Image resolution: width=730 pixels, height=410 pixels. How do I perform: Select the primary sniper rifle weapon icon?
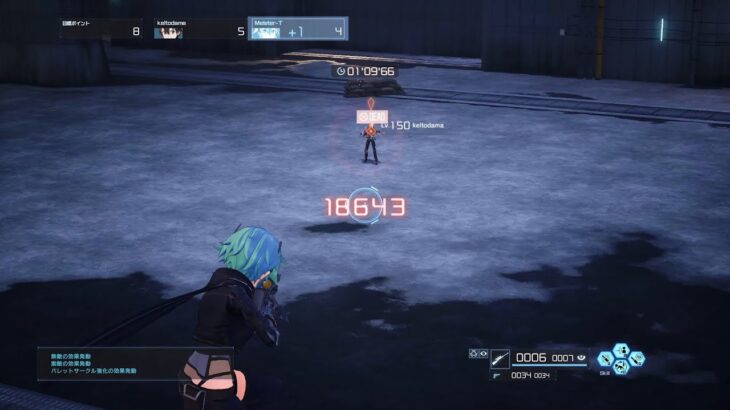[500, 357]
